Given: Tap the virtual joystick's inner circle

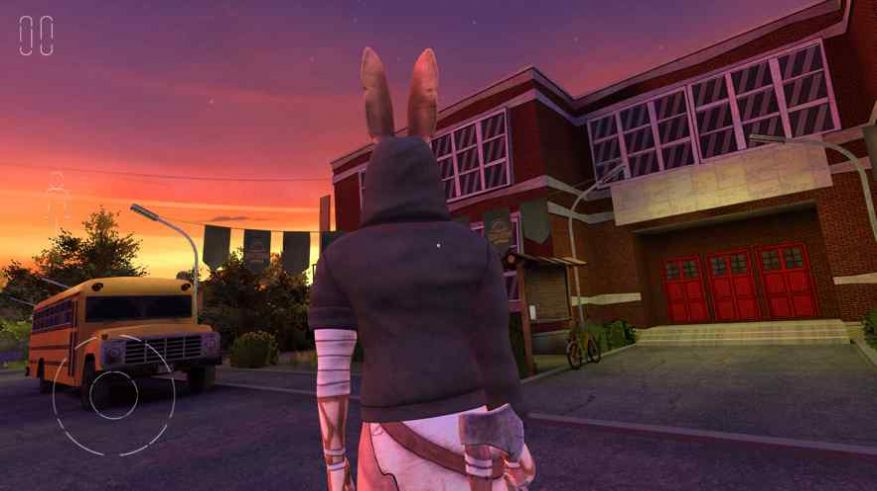Looking at the screenshot, I should (114, 395).
